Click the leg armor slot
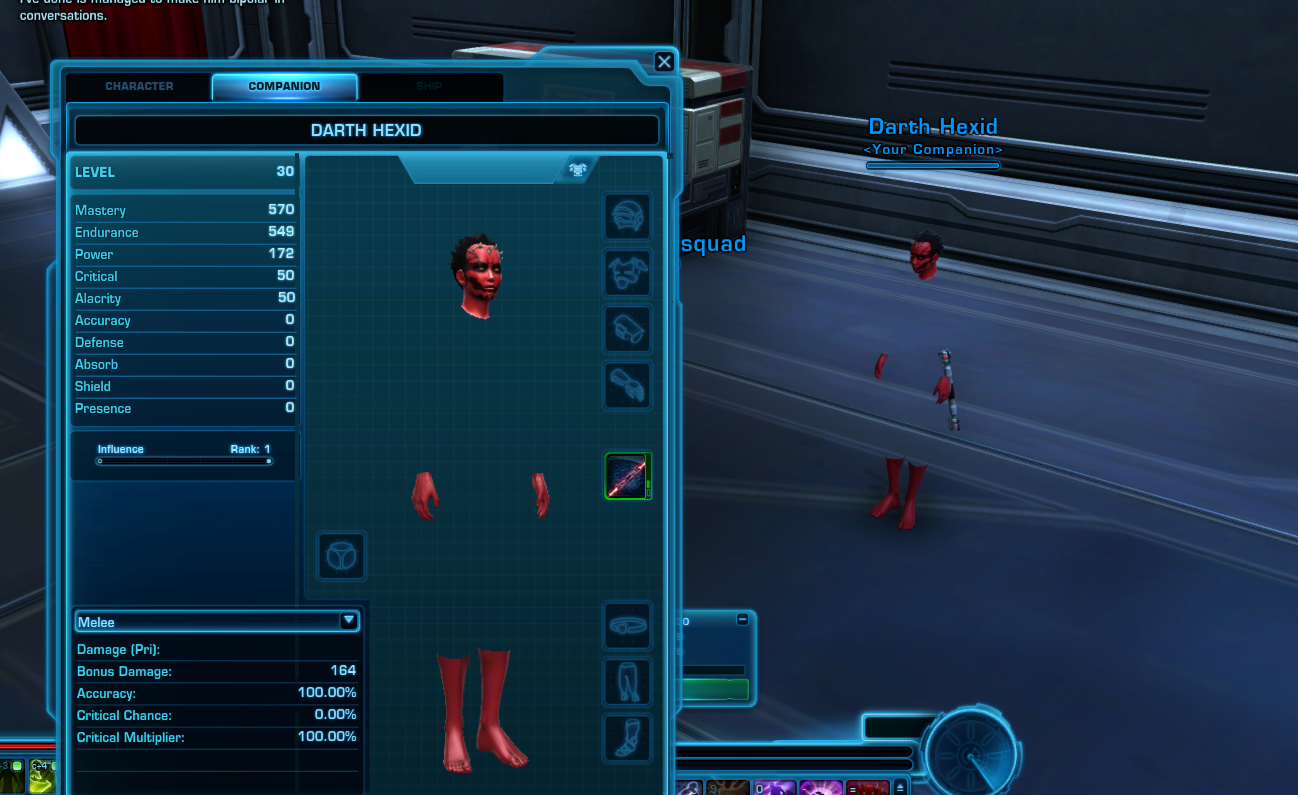 point(628,683)
